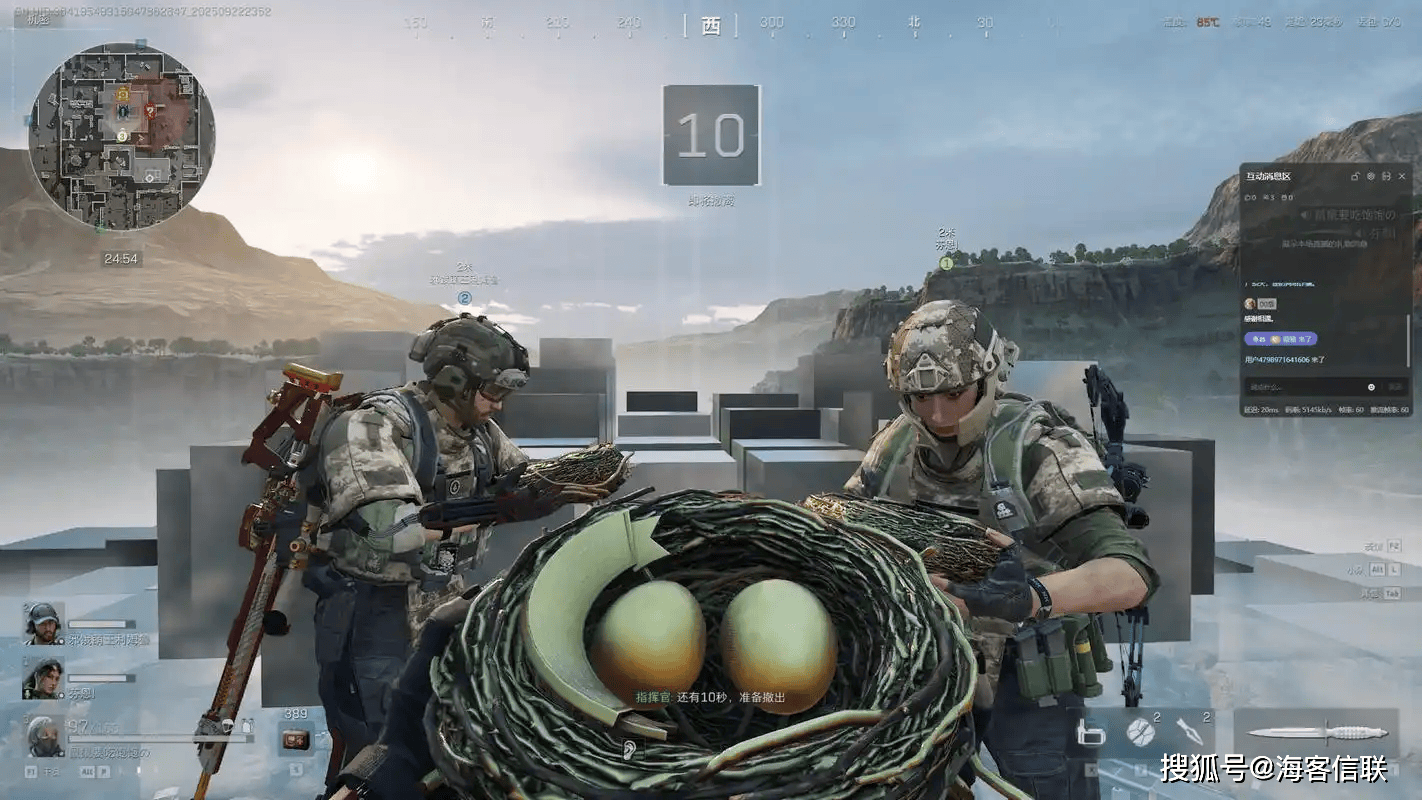Image resolution: width=1422 pixels, height=800 pixels.
Task: Open the circular minimap
Action: (121, 136)
